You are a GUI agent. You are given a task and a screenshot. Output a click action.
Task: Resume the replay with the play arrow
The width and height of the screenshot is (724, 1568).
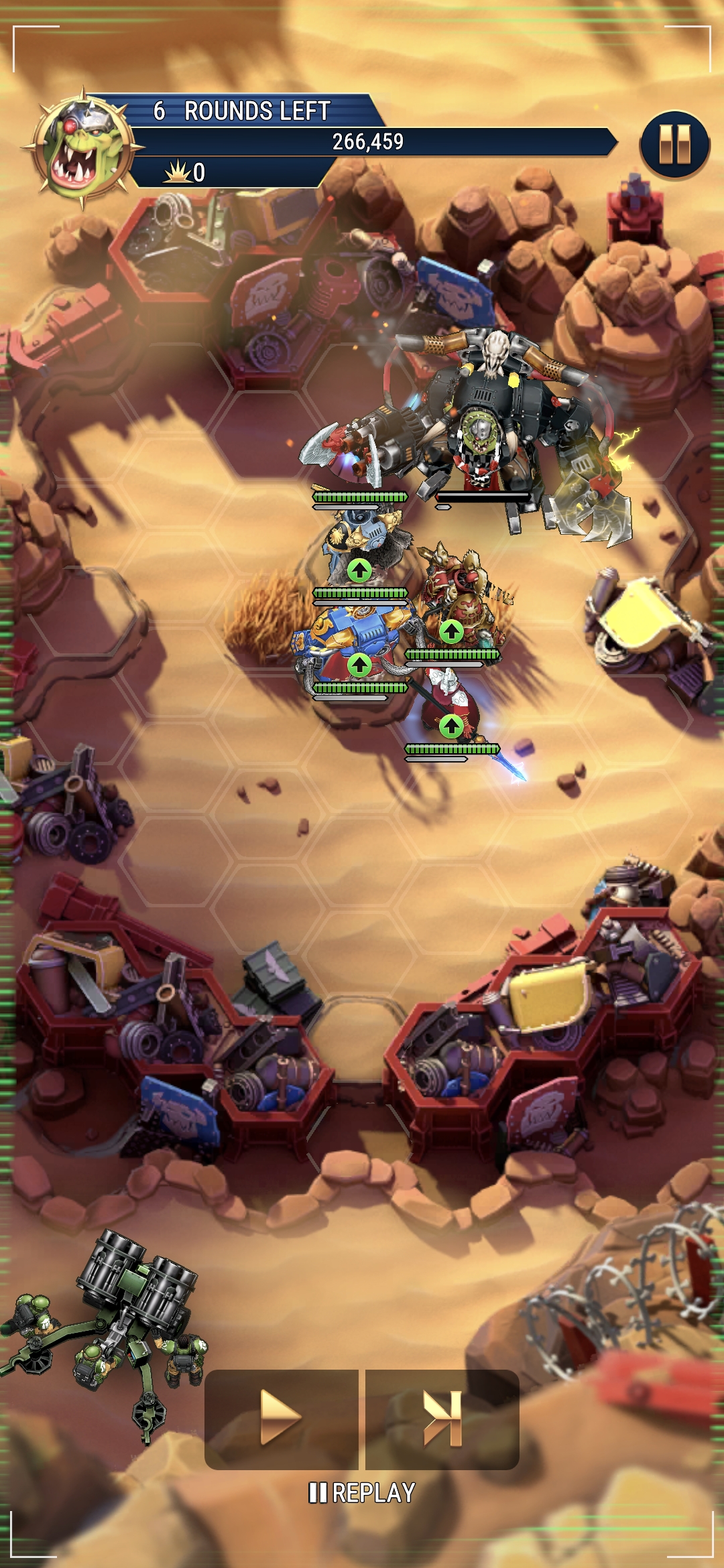[x=281, y=1418]
